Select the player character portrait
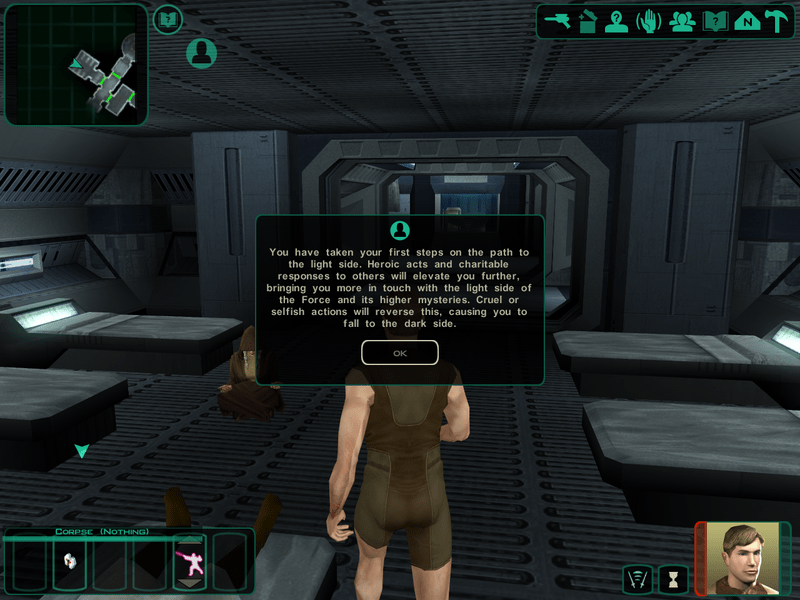 743,558
